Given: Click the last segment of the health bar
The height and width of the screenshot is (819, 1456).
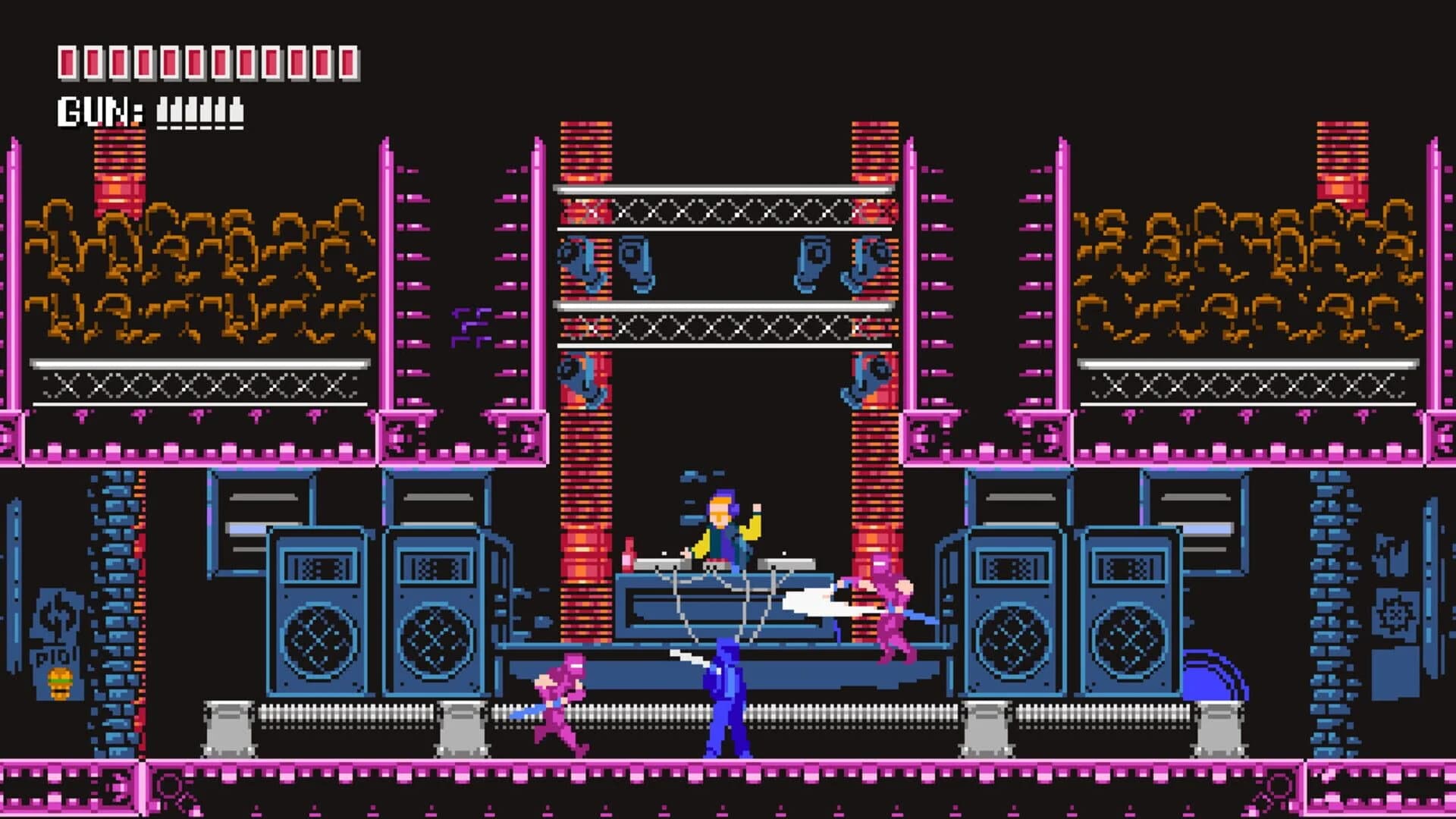Looking at the screenshot, I should pyautogui.click(x=349, y=62).
